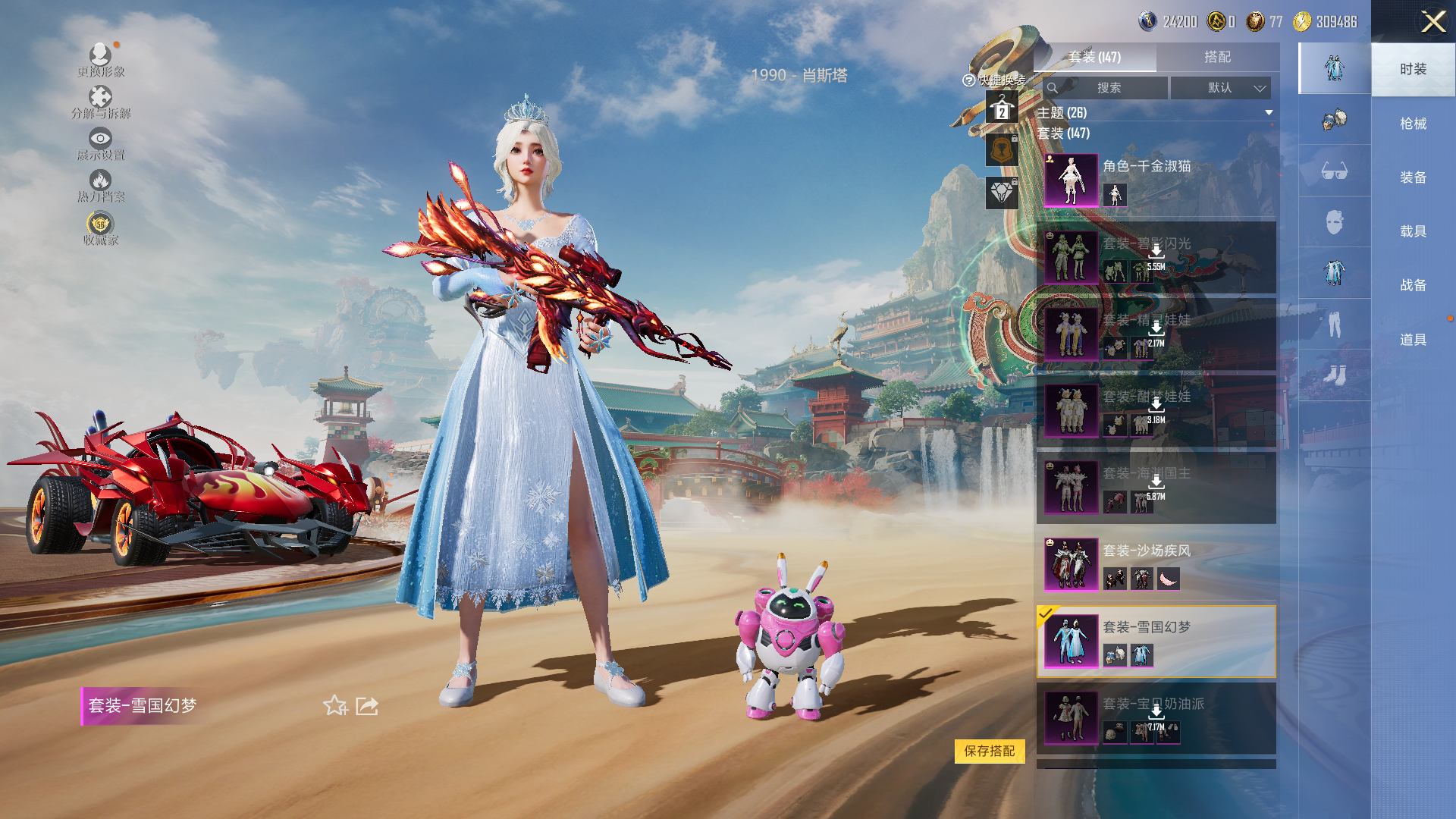The height and width of the screenshot is (819, 1456).
Task: Open 分解与拆解 dismantle menu
Action: click(100, 102)
